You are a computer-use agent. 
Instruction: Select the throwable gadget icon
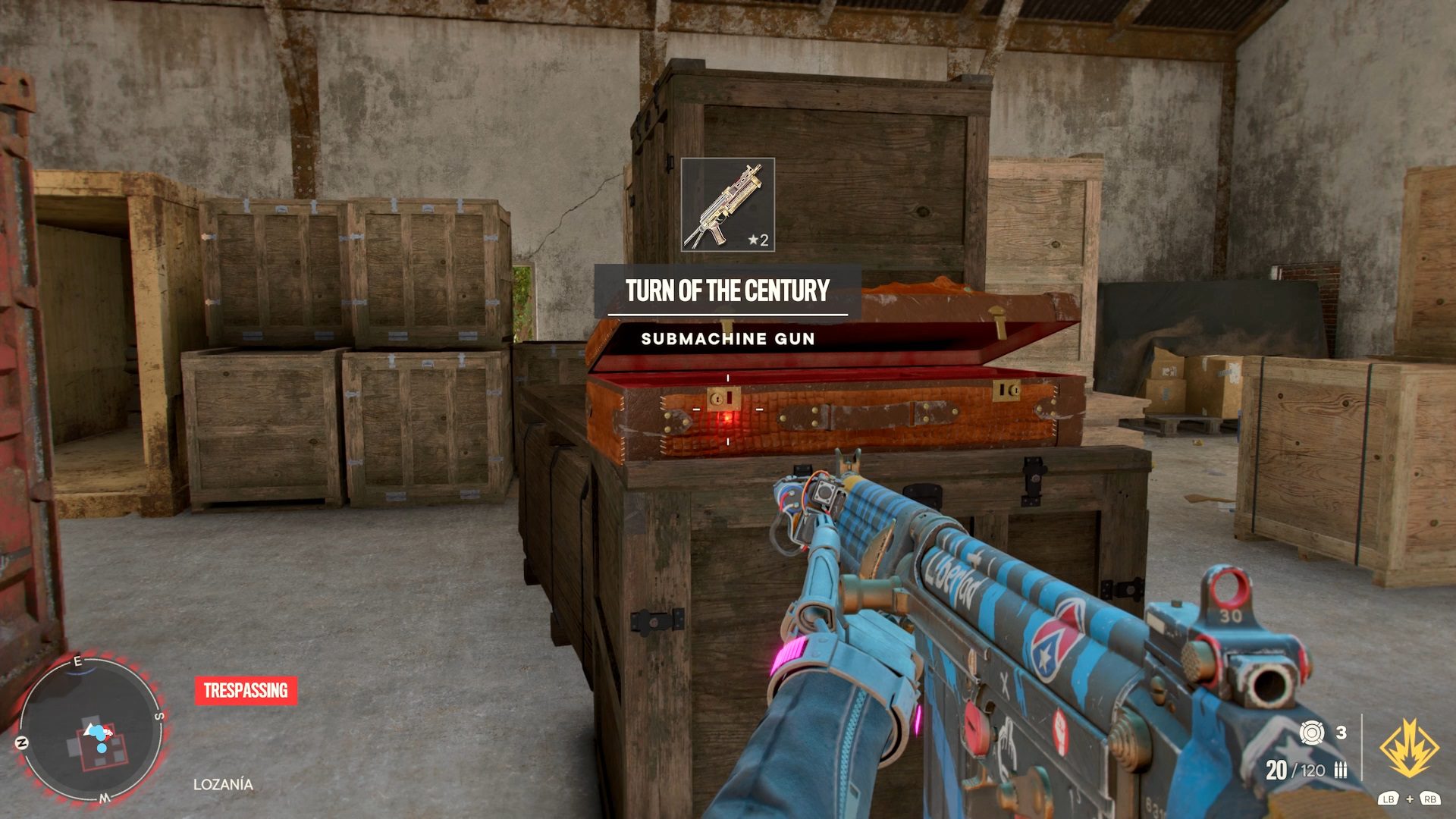click(x=1311, y=733)
